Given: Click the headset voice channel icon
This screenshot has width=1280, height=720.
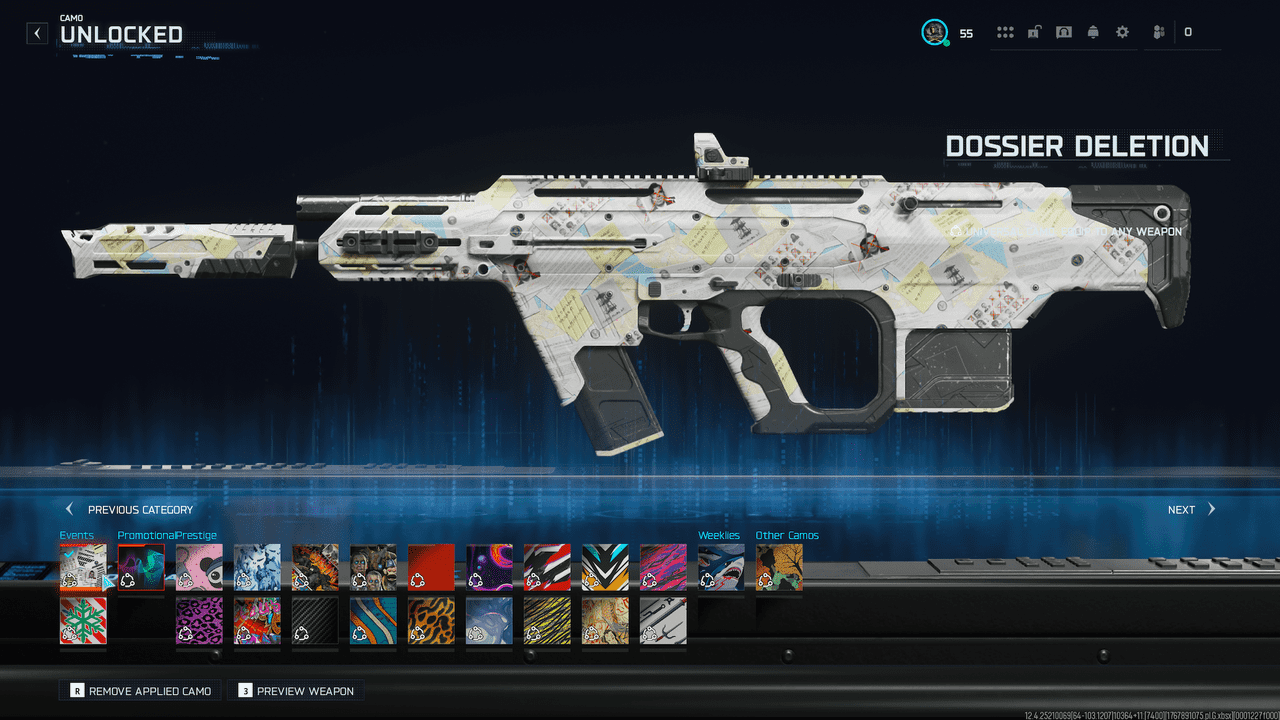Looking at the screenshot, I should (1064, 32).
